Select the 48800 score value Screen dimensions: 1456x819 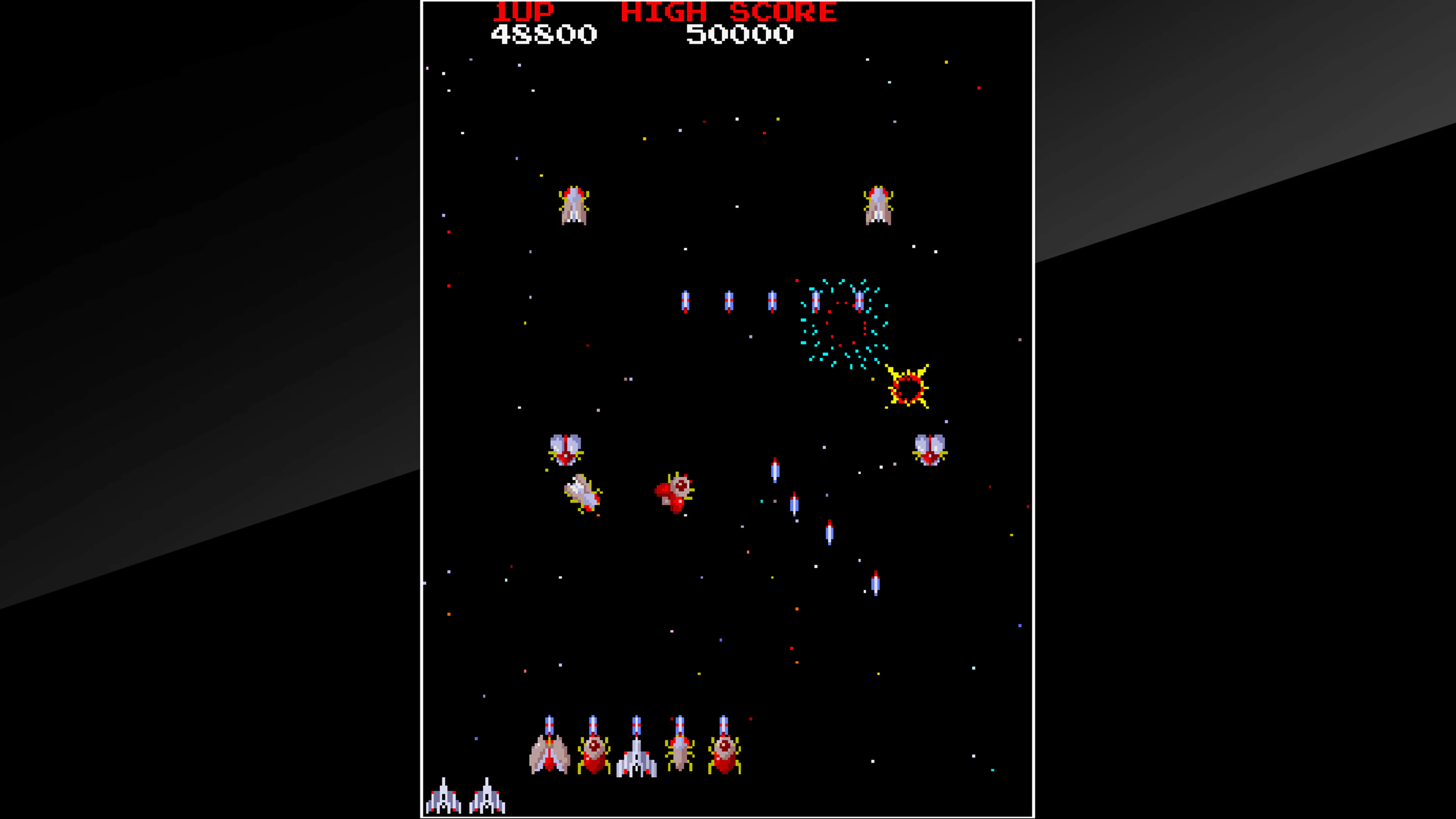coord(543,34)
